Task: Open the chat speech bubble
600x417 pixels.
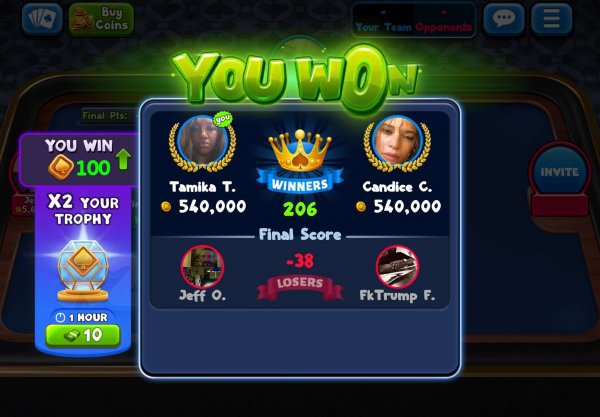Action: point(503,18)
